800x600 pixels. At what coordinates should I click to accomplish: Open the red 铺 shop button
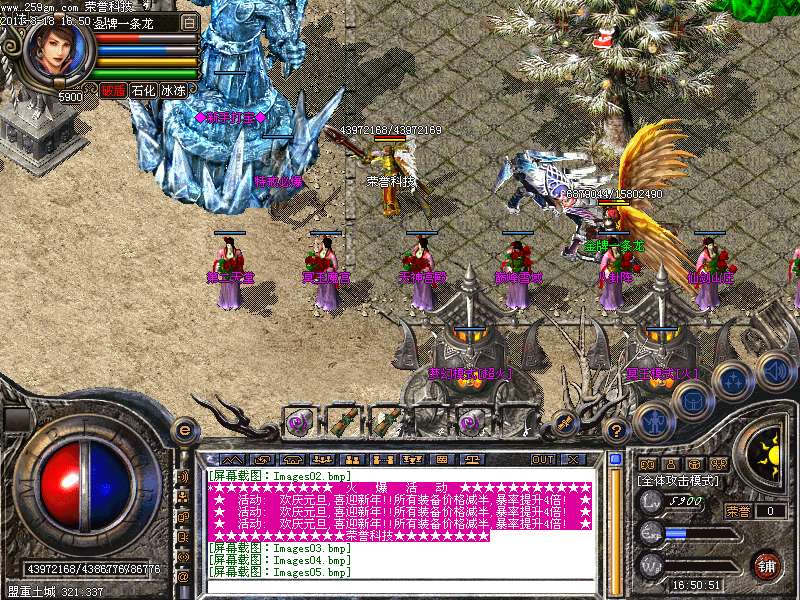[x=768, y=565]
